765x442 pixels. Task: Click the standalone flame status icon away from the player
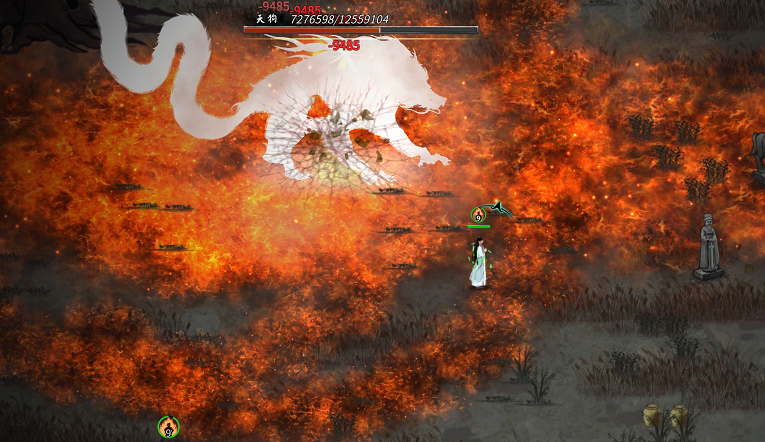point(168,427)
